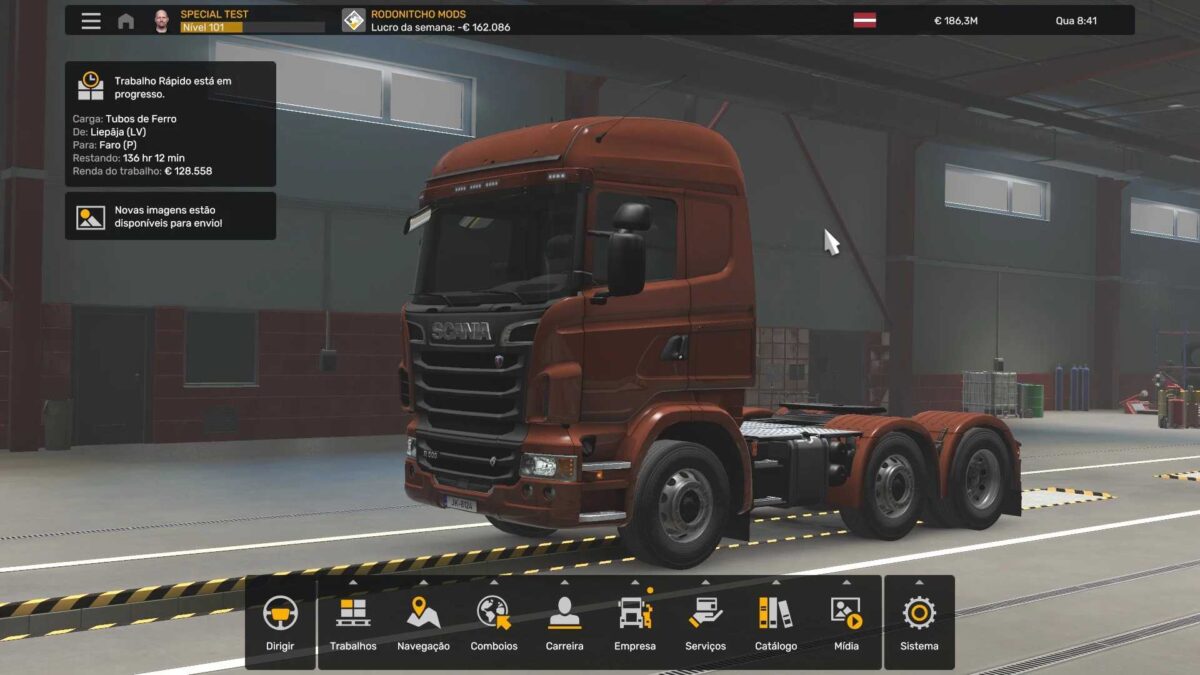Screen dimensions: 1200x675
Task: Open the Sistema settings menu
Action: click(919, 622)
